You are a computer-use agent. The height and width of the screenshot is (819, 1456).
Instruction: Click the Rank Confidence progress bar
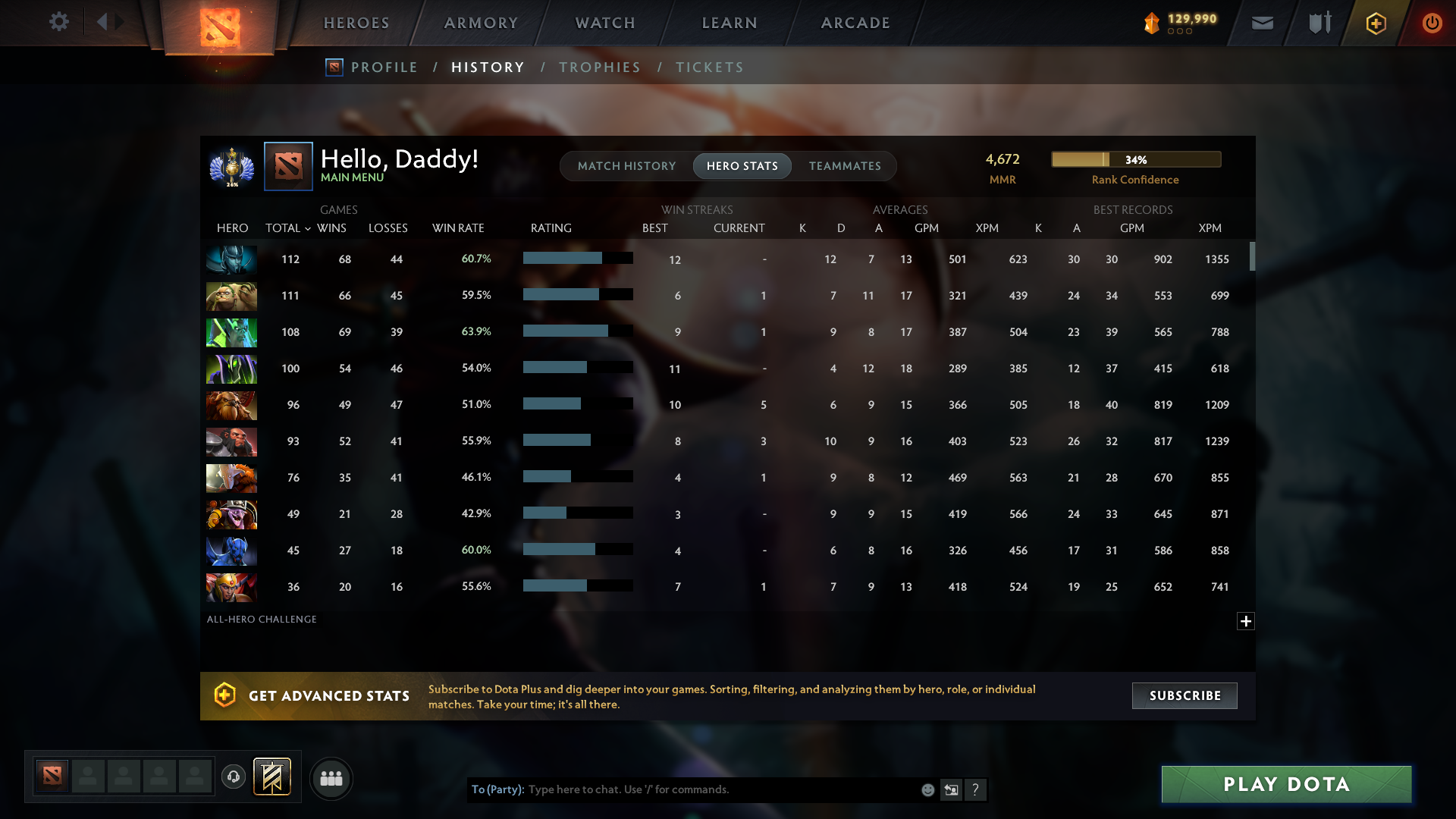[x=1135, y=159]
